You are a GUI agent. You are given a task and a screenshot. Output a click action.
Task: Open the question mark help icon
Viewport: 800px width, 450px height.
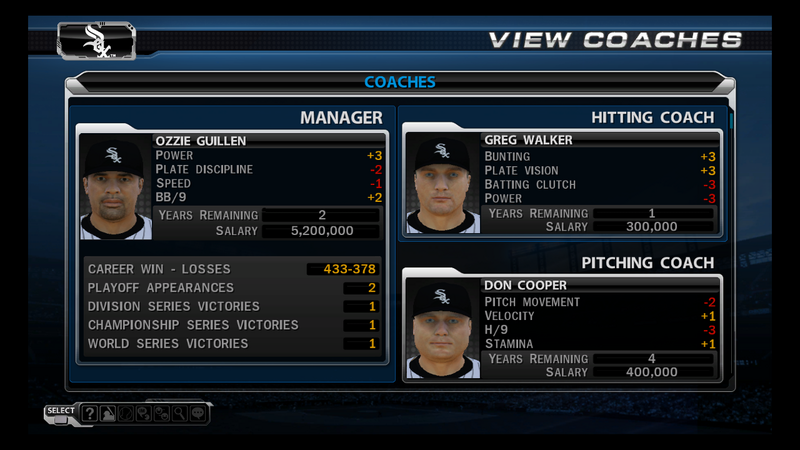tap(90, 413)
